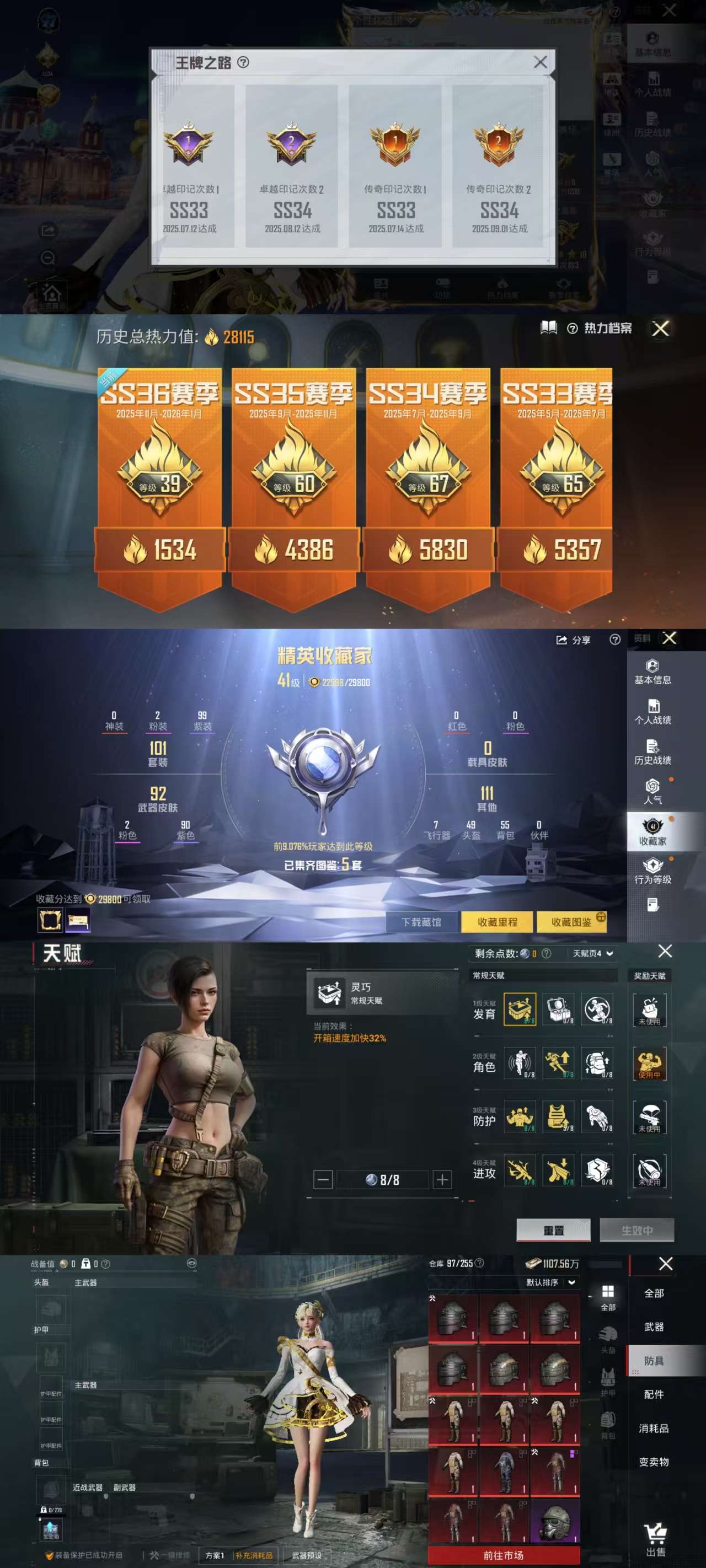Open the 天赋页4 talent page dropdown
The image size is (706, 1568).
click(x=592, y=953)
